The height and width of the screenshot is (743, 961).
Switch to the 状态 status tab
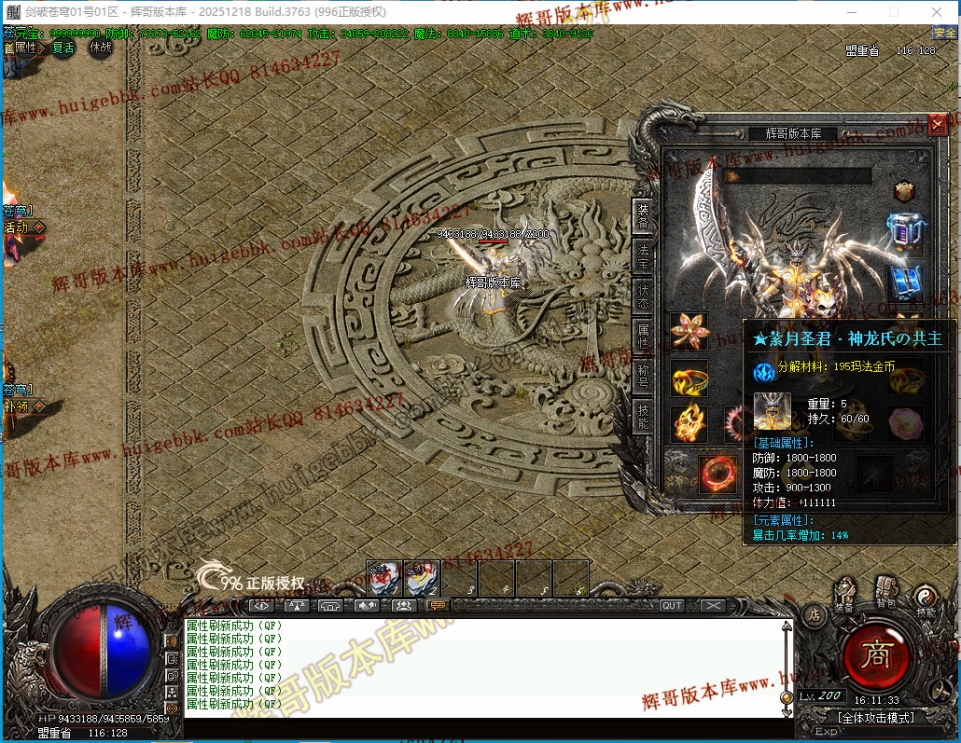click(x=643, y=295)
